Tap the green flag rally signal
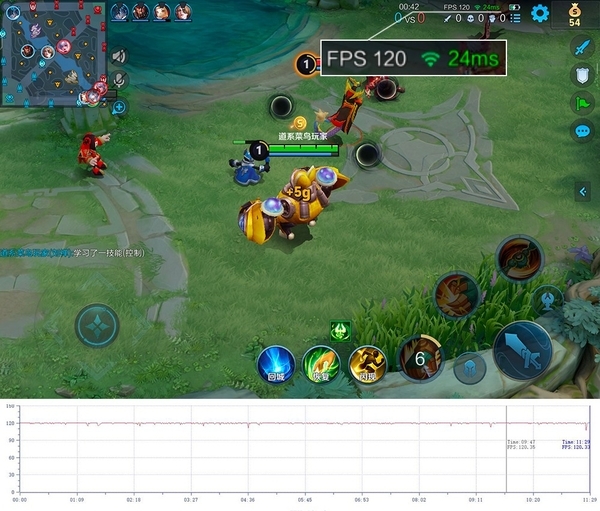 (x=582, y=103)
